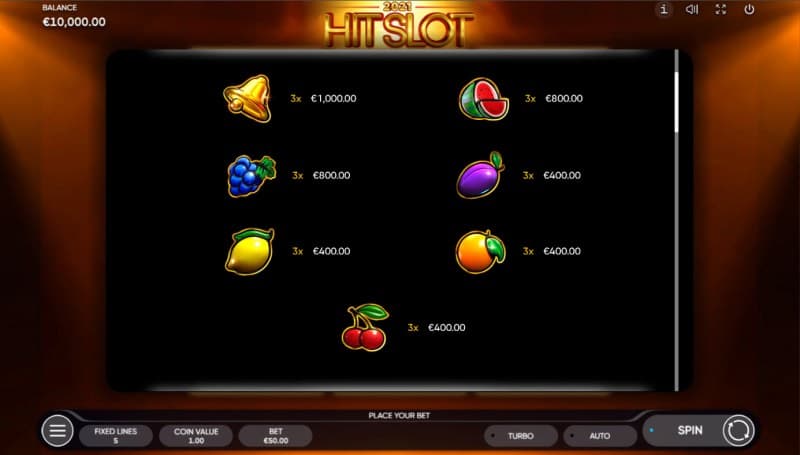Click the power exit icon
800x455 pixels.
coord(749,10)
